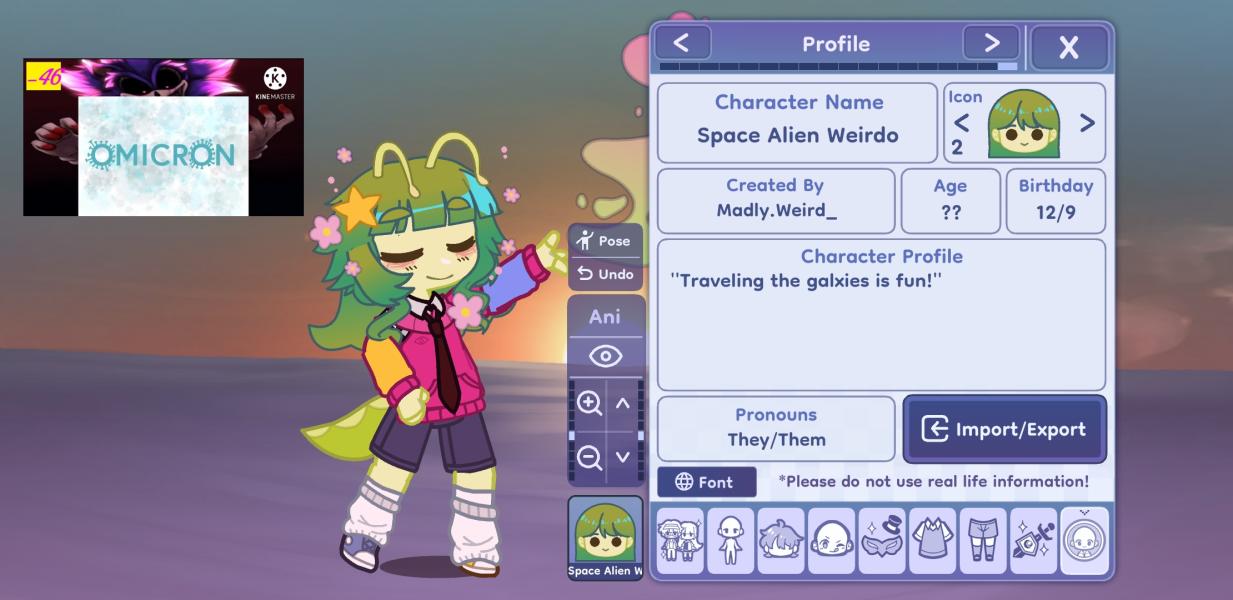Change the Age field
This screenshot has height=600, width=1233.
950,200
